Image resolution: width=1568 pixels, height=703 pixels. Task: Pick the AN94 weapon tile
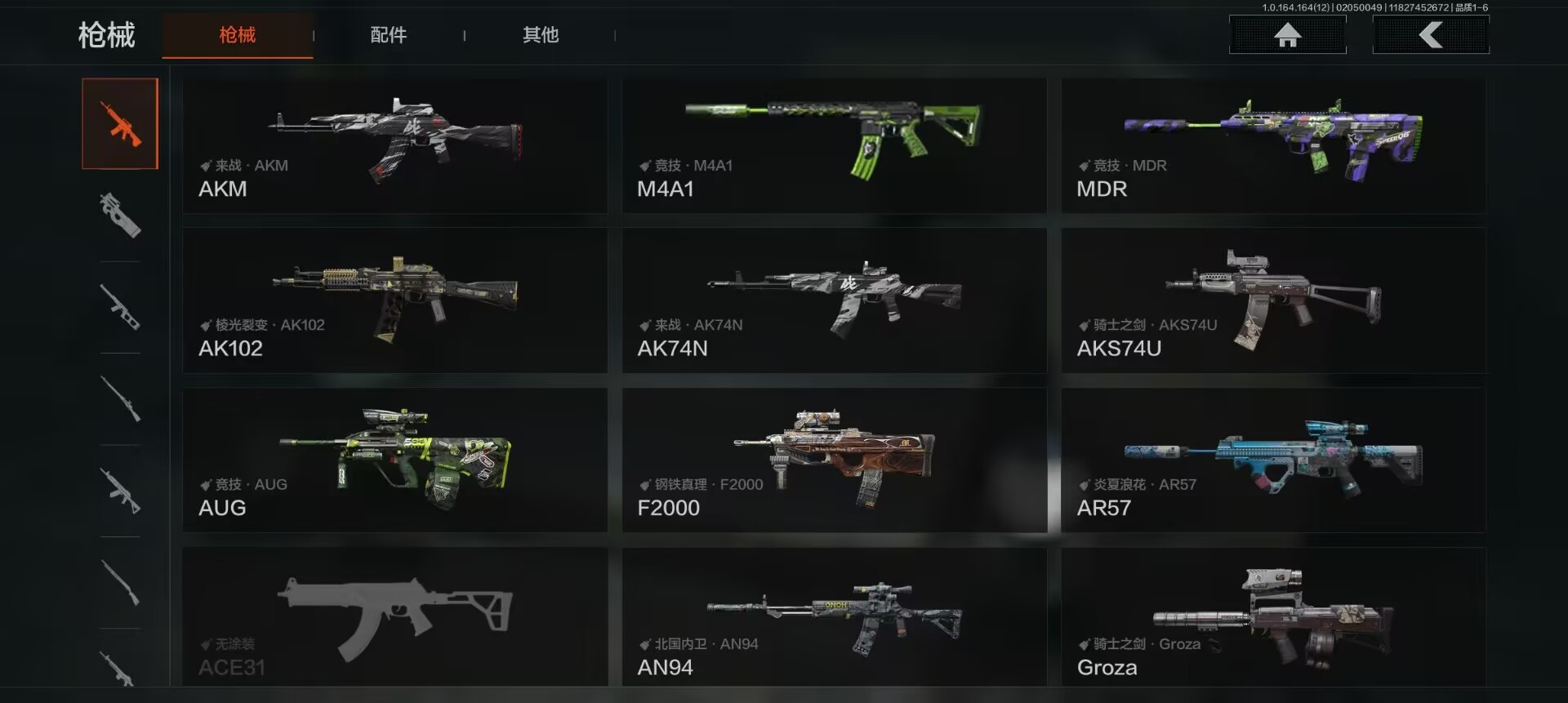pyautogui.click(x=834, y=617)
